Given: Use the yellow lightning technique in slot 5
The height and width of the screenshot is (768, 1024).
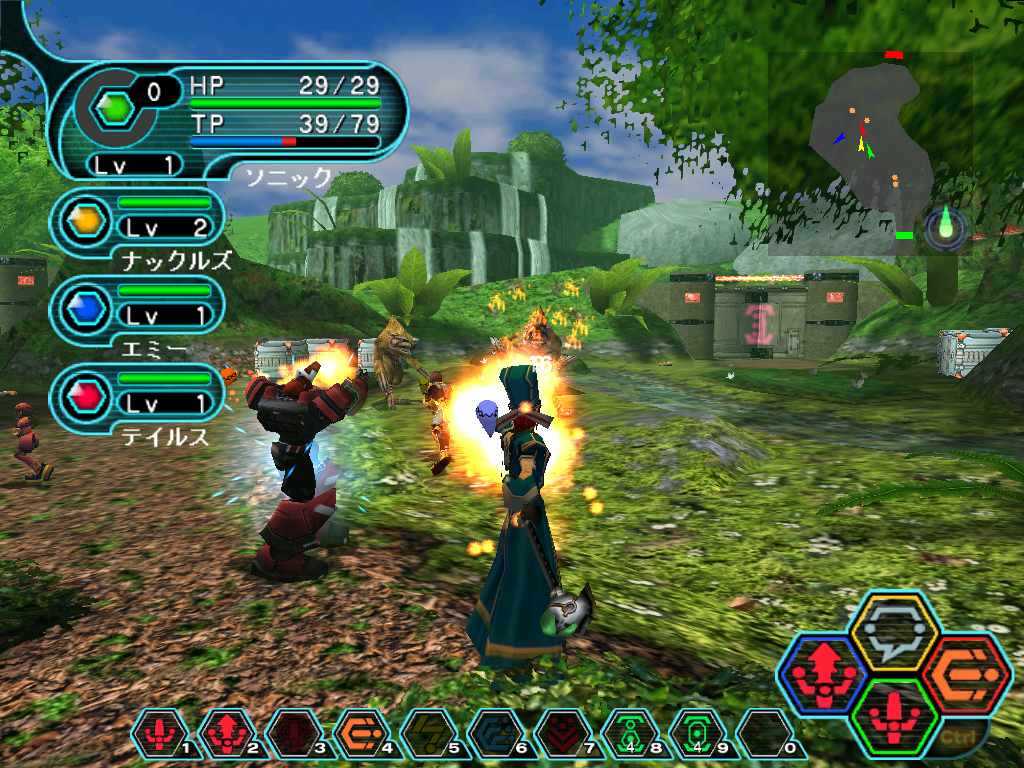Looking at the screenshot, I should [422, 737].
